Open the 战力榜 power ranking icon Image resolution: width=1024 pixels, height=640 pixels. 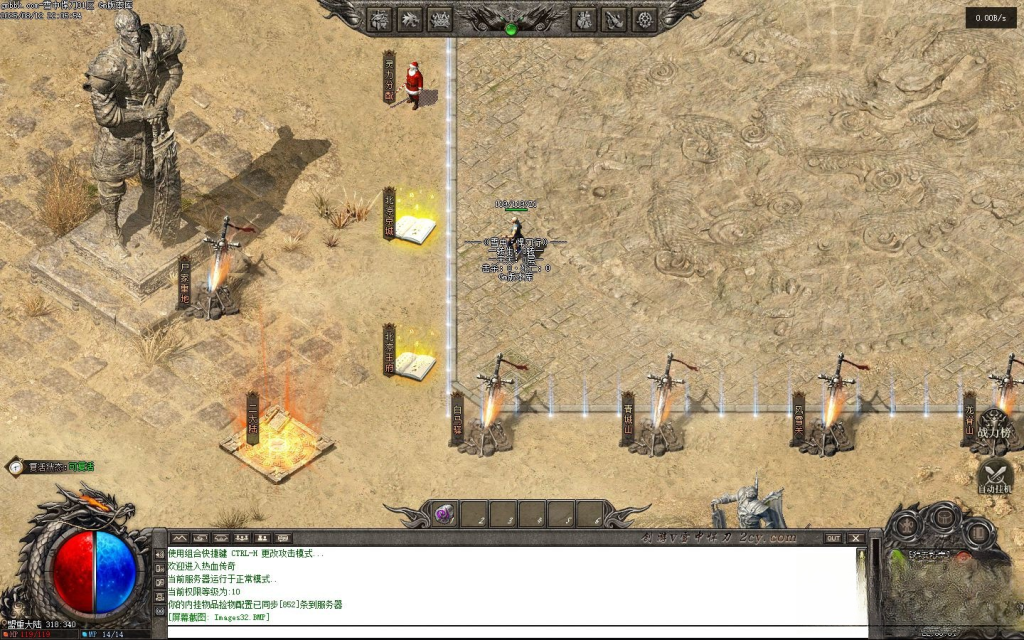pyautogui.click(x=995, y=426)
